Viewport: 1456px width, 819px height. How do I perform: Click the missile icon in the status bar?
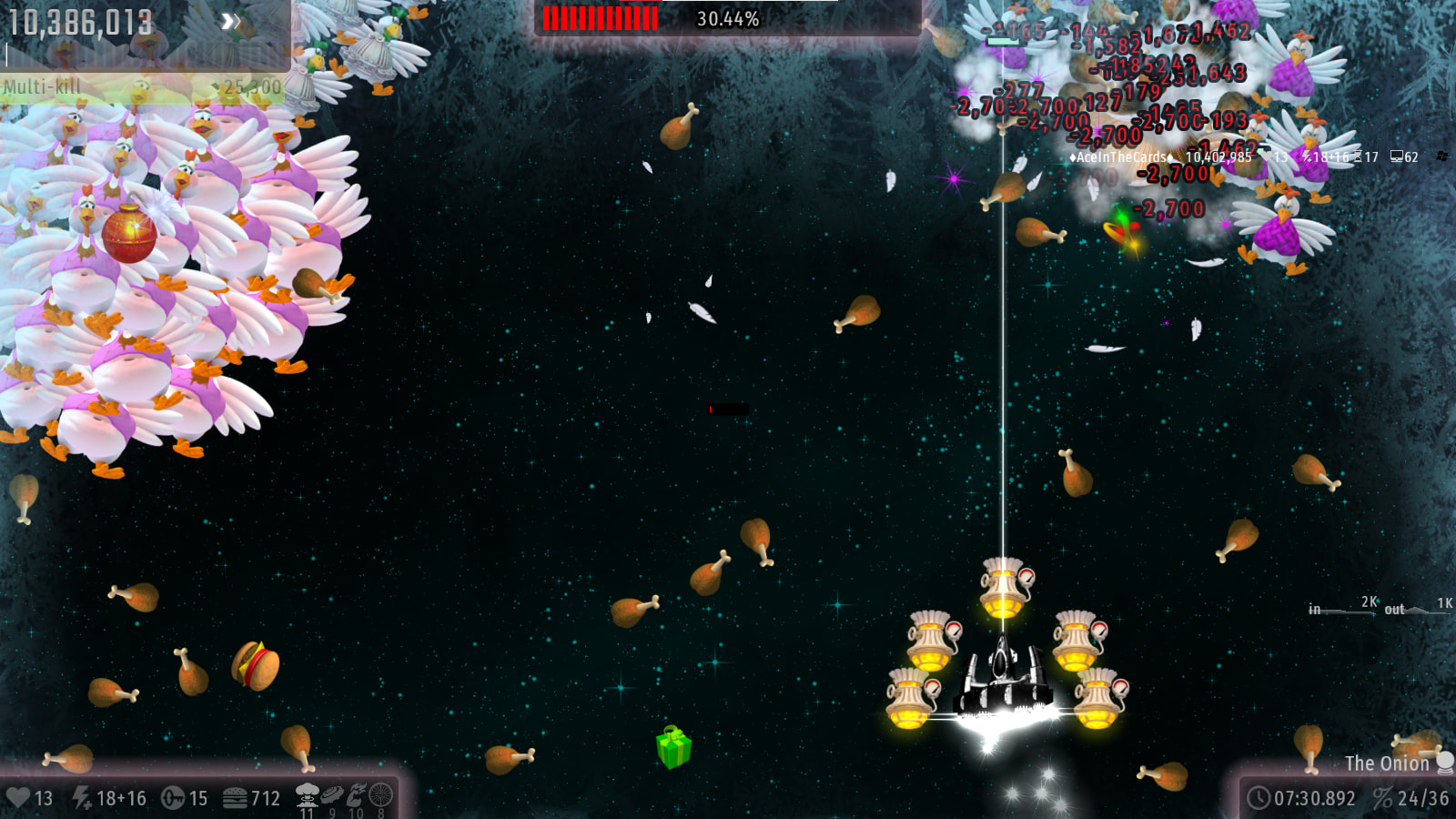[173, 798]
